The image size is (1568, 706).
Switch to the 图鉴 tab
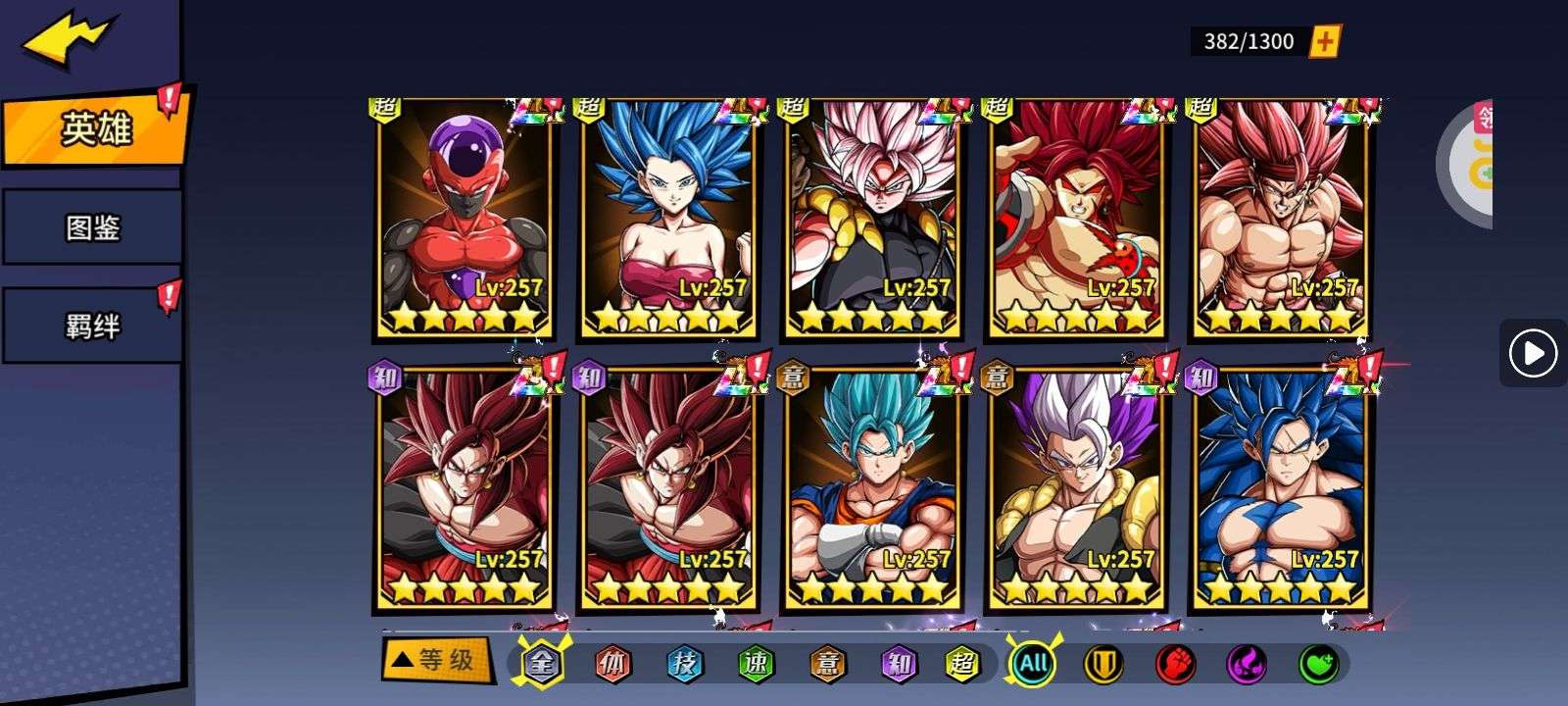point(92,227)
